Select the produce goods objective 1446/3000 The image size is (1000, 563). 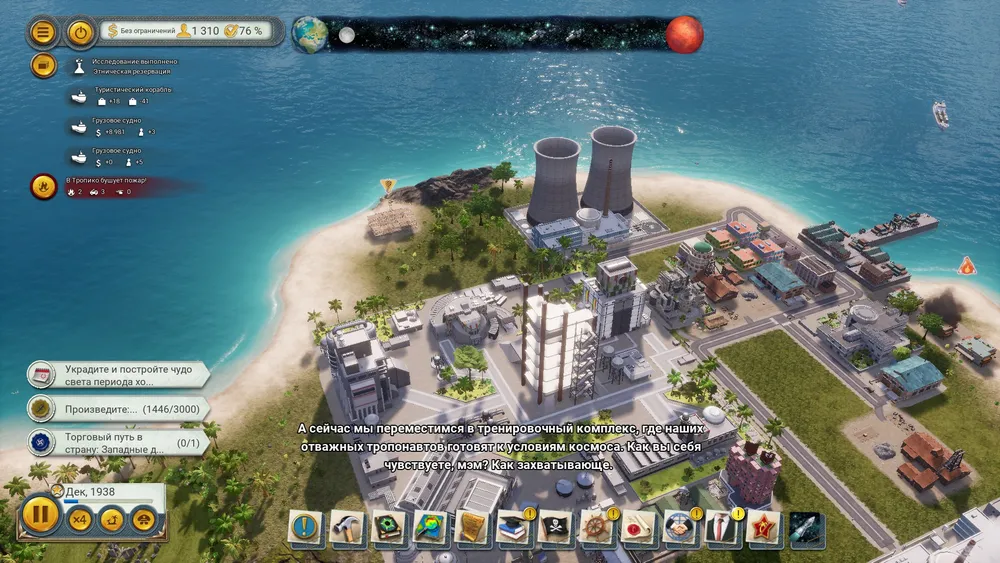118,408
